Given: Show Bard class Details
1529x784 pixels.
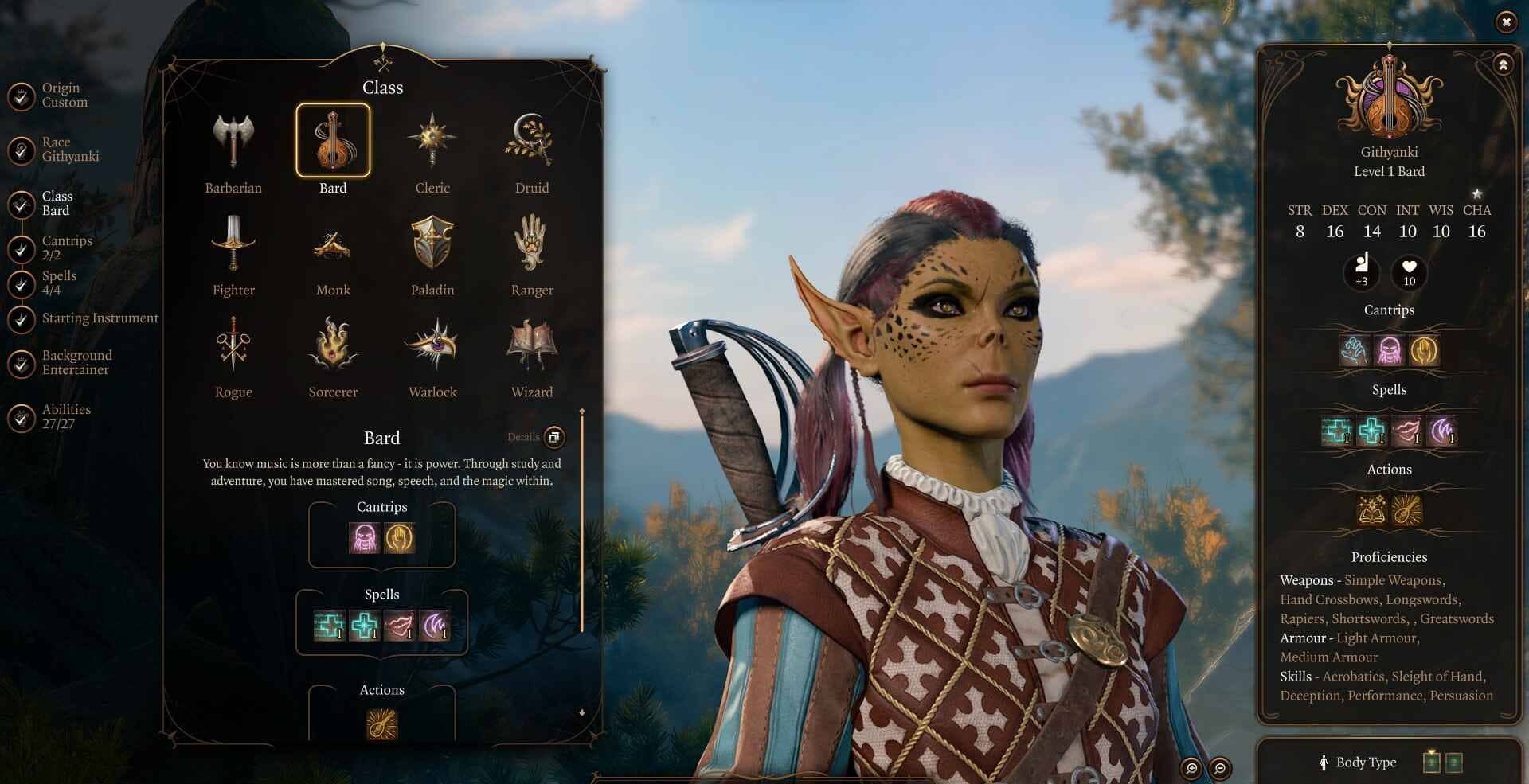Looking at the screenshot, I should 554,437.
